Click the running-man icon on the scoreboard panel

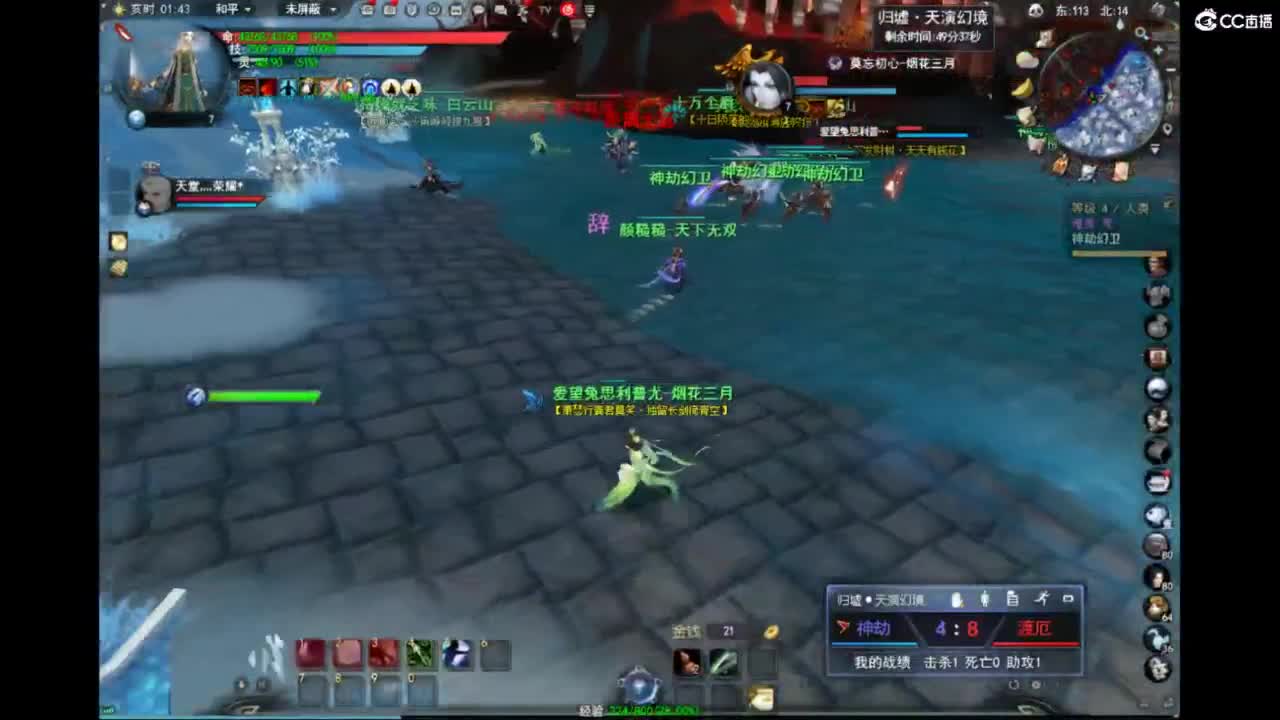click(x=1042, y=599)
